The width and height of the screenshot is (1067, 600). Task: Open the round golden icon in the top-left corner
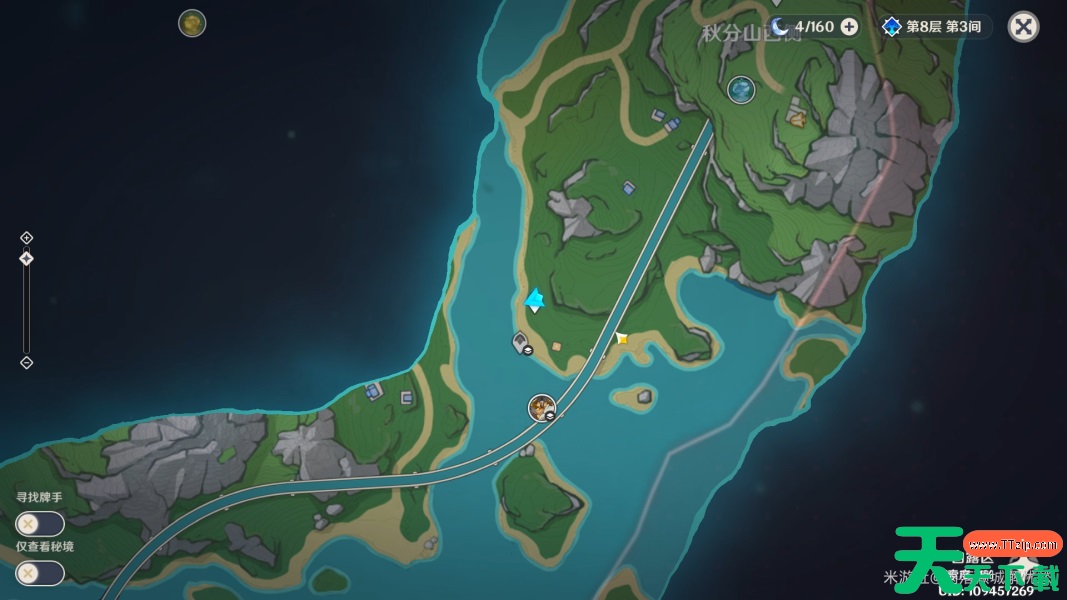192,23
